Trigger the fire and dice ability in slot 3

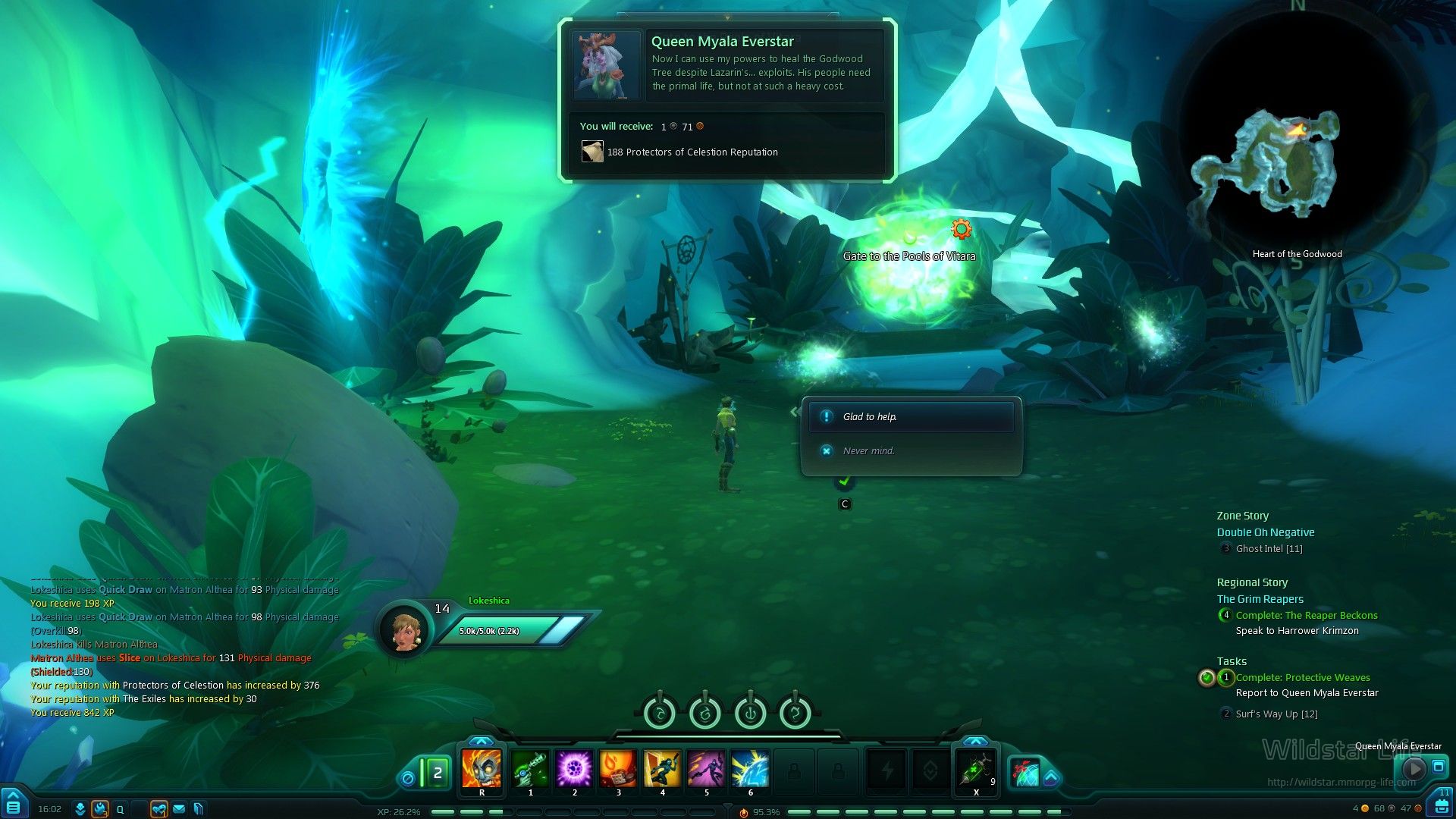(618, 768)
